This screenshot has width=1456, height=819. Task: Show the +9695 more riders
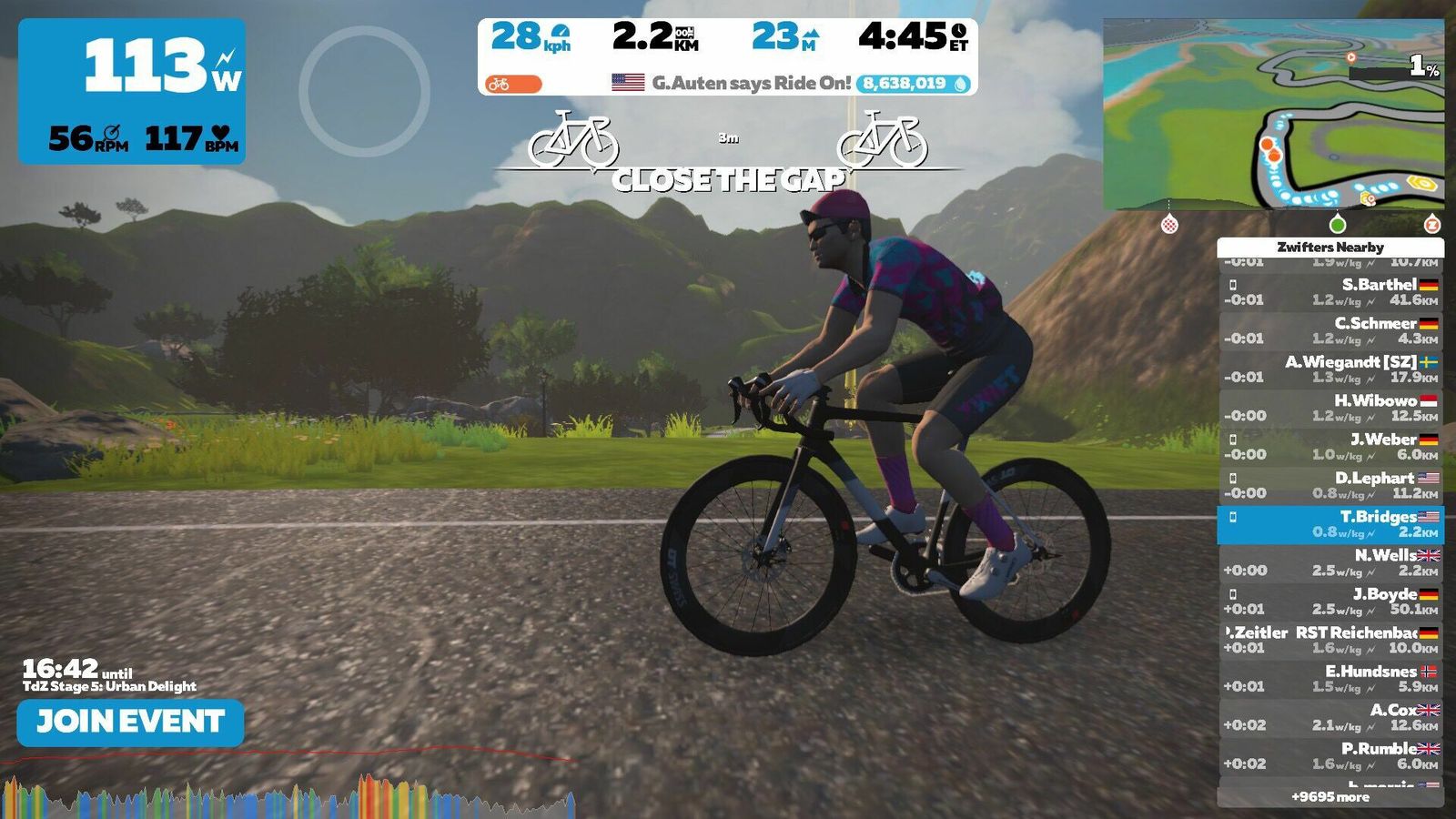(1330, 797)
